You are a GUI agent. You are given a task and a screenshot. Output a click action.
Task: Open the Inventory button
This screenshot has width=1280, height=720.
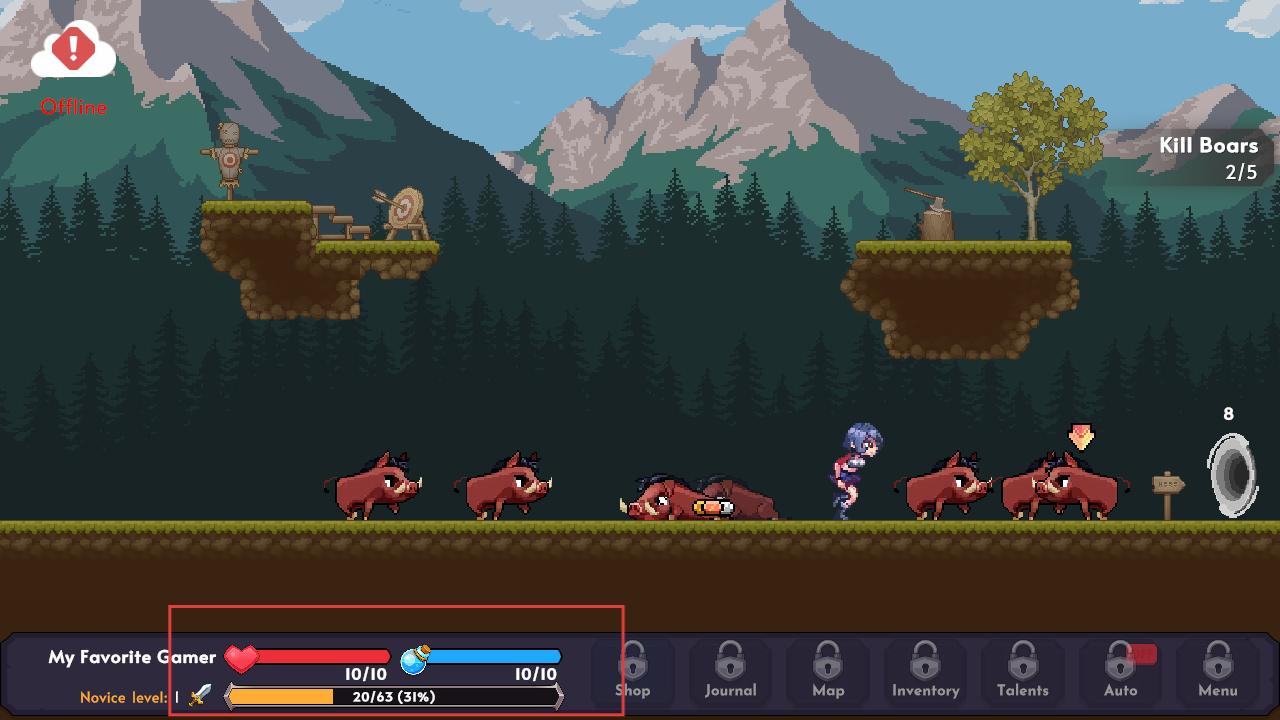(x=925, y=672)
